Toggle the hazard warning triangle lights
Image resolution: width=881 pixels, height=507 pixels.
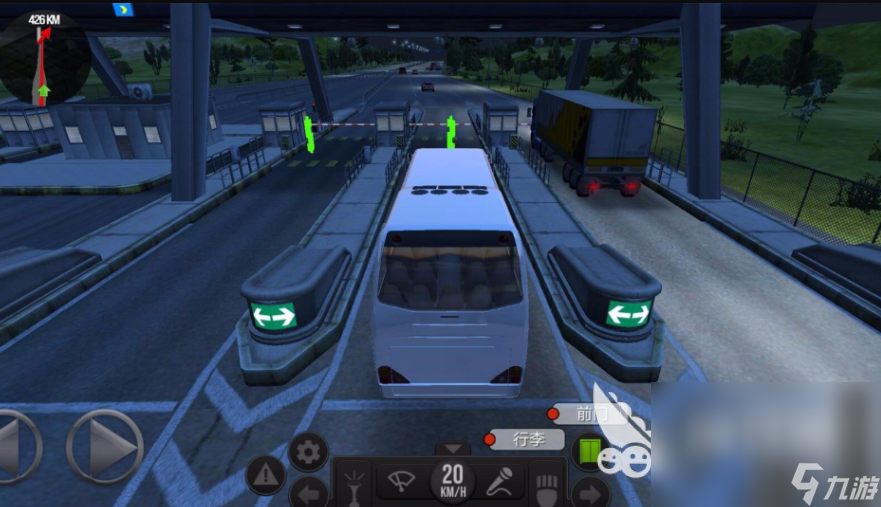pos(266,476)
